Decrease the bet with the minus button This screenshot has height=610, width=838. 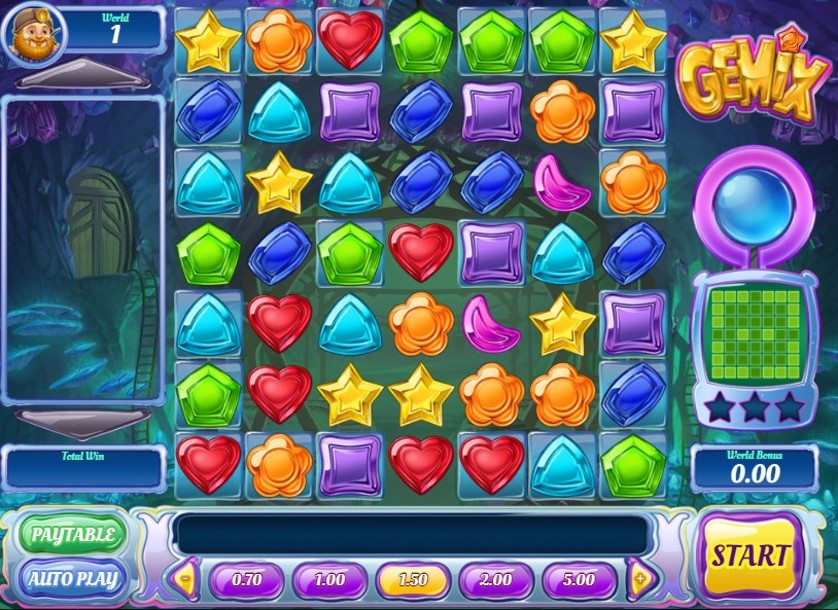pos(186,579)
